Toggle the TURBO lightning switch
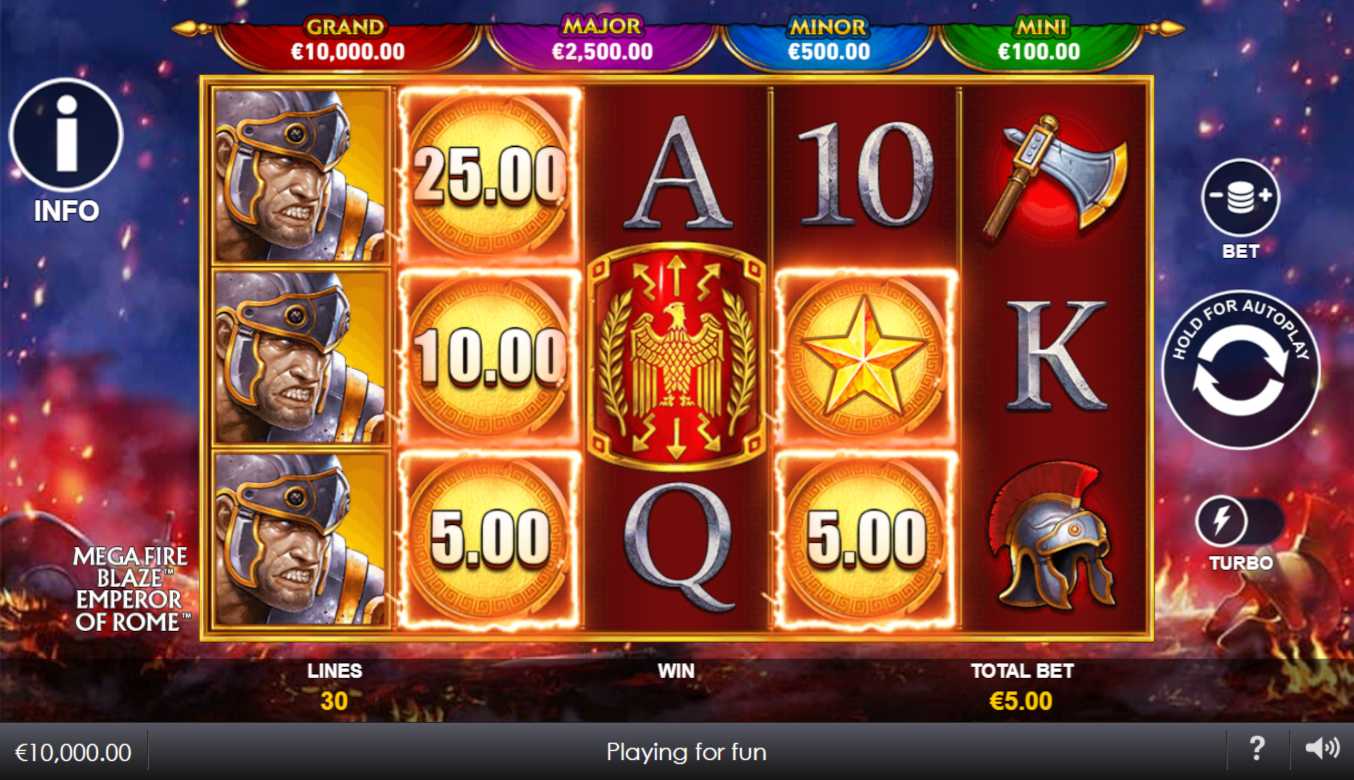 (1240, 522)
